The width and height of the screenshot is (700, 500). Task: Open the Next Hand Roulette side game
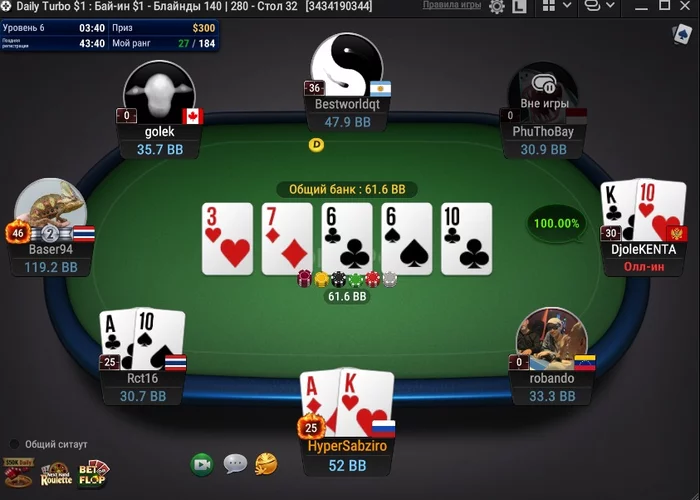click(x=55, y=474)
